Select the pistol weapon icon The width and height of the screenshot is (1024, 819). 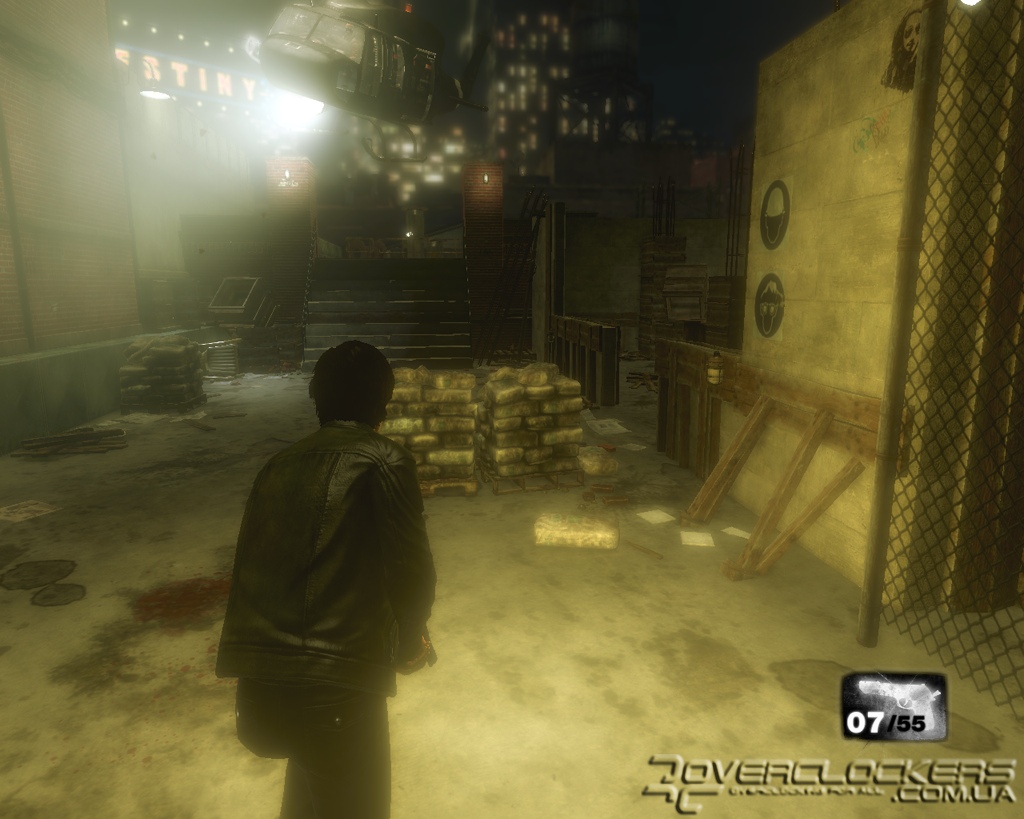coord(893,695)
